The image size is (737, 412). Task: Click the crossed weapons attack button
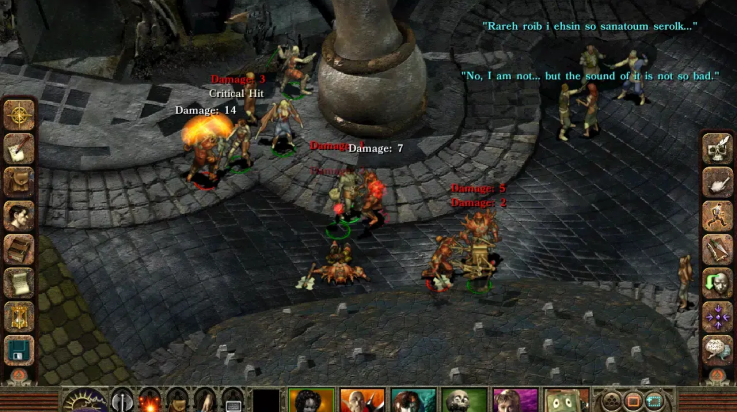pos(717,249)
